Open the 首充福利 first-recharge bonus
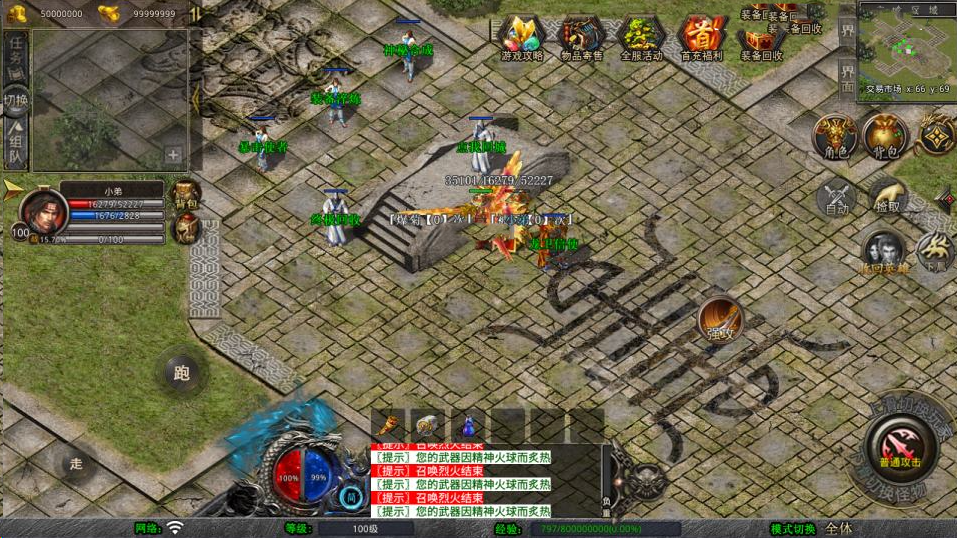The image size is (957, 538). pos(701,39)
